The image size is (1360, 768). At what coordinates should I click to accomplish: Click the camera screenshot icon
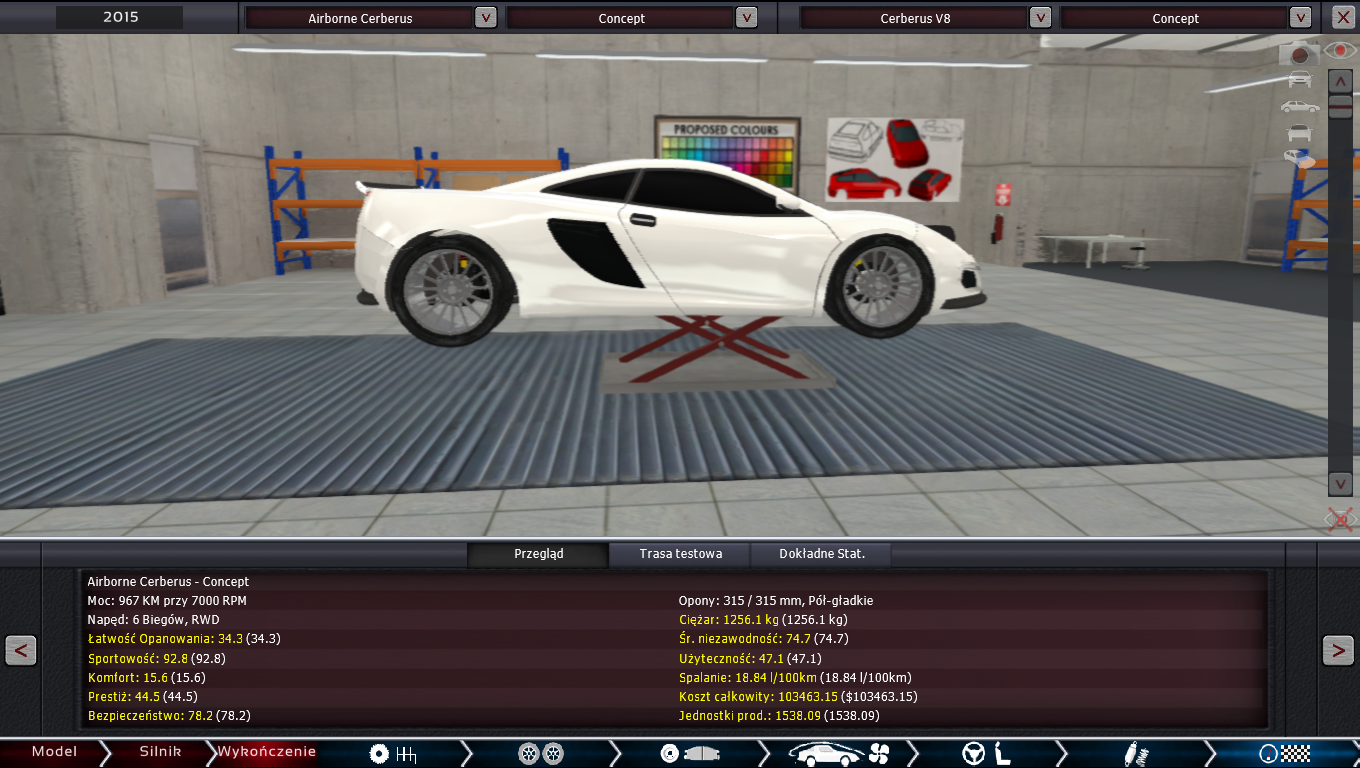pyautogui.click(x=1300, y=53)
